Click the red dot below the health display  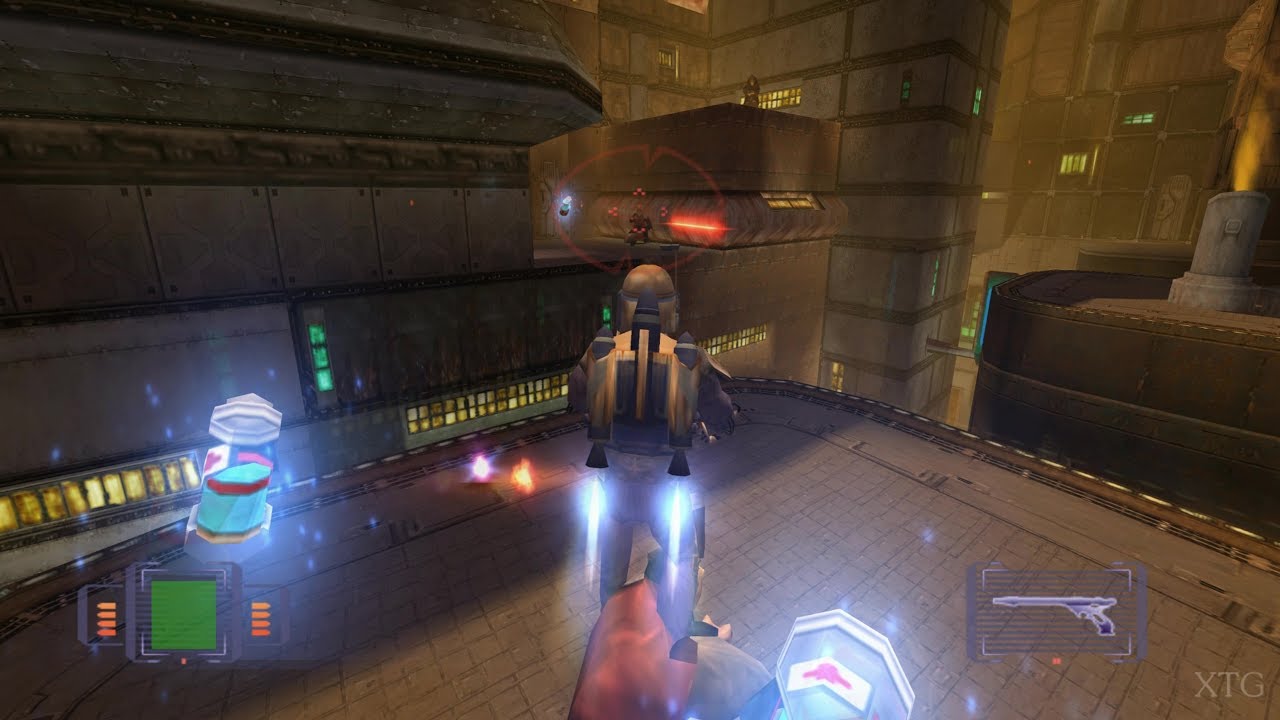coord(183,660)
